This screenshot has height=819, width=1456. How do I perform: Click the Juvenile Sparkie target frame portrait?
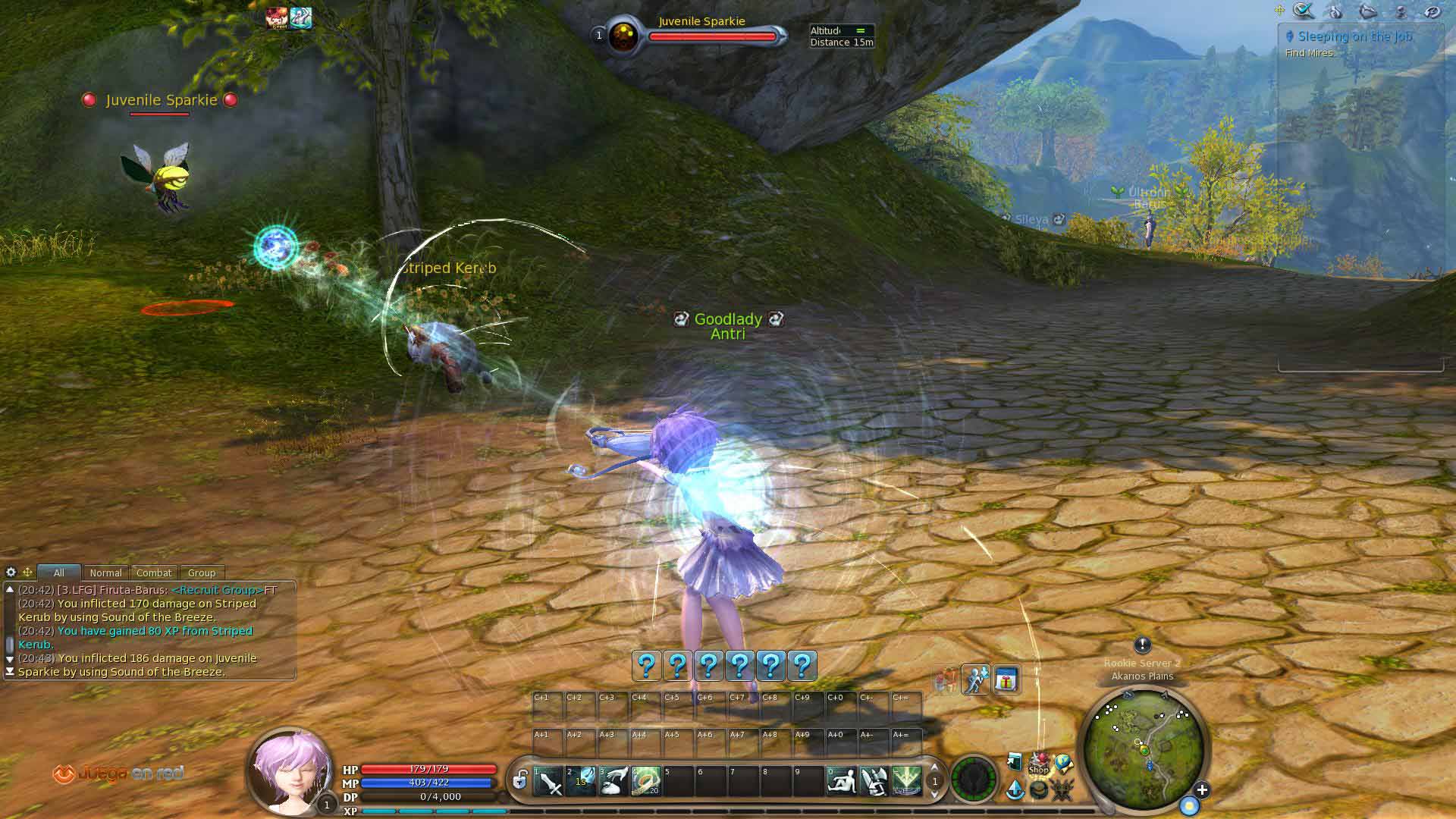pos(623,36)
